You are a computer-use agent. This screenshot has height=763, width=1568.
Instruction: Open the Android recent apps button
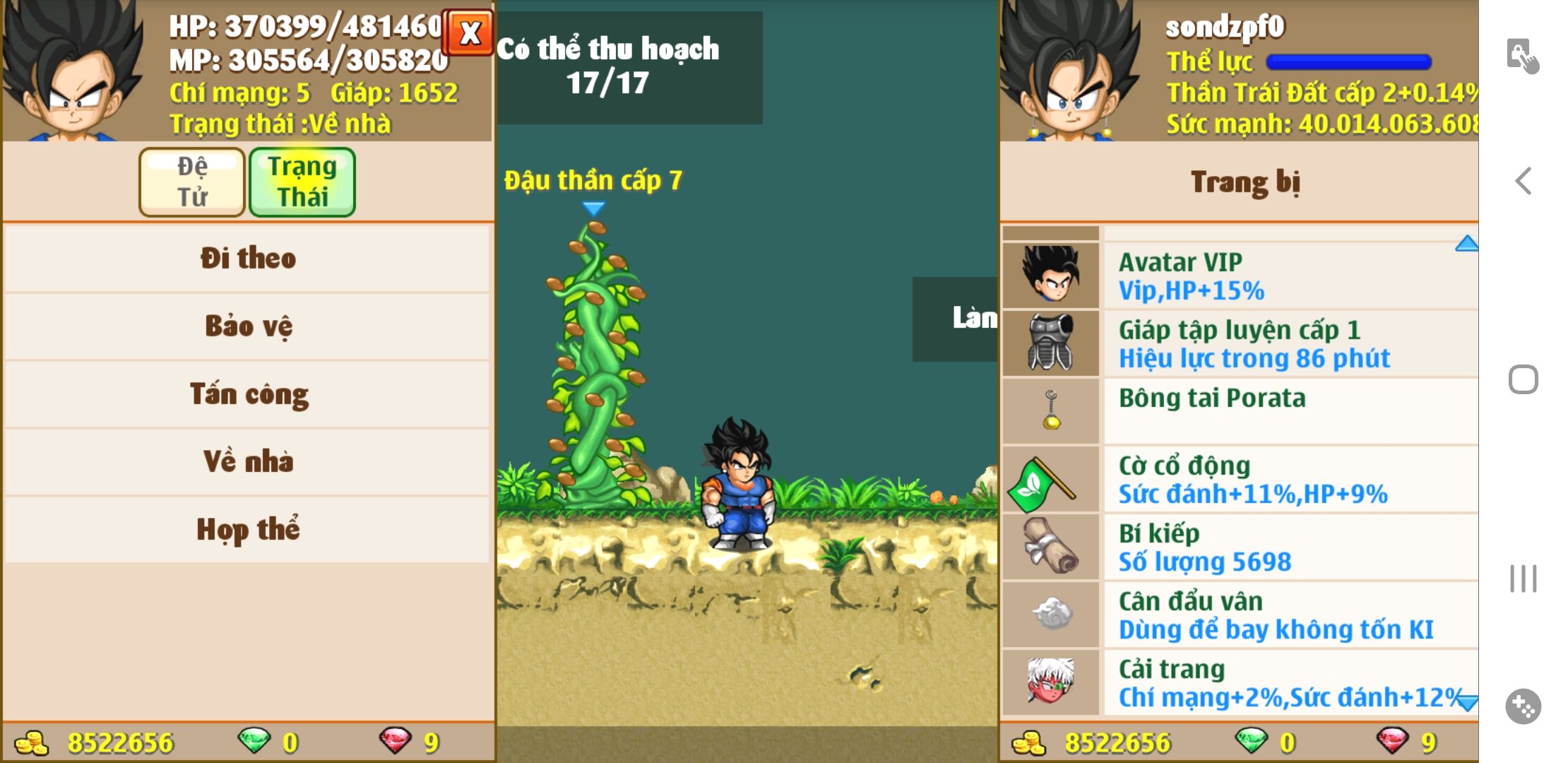point(1524,579)
